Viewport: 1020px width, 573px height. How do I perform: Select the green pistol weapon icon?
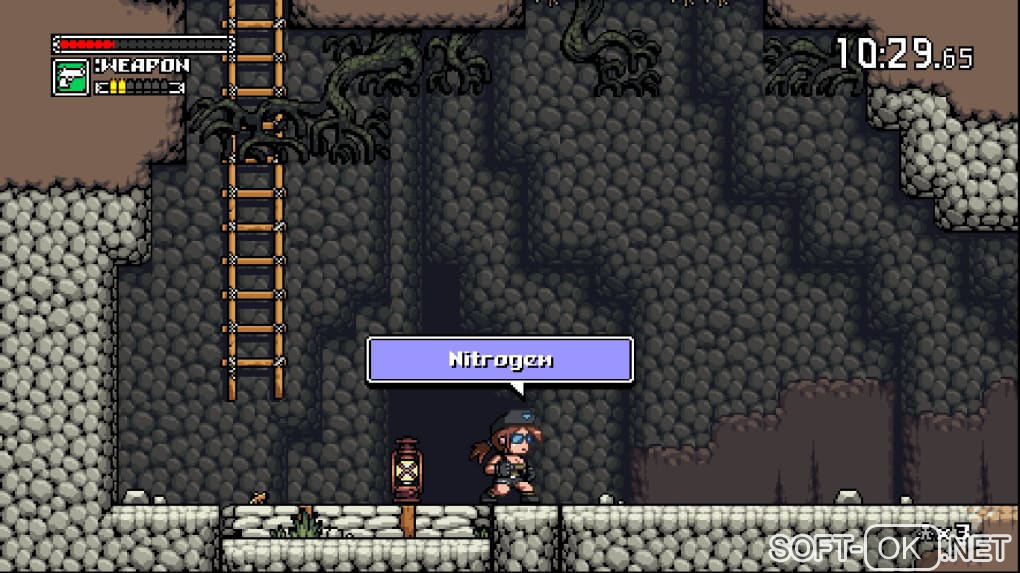click(x=70, y=77)
